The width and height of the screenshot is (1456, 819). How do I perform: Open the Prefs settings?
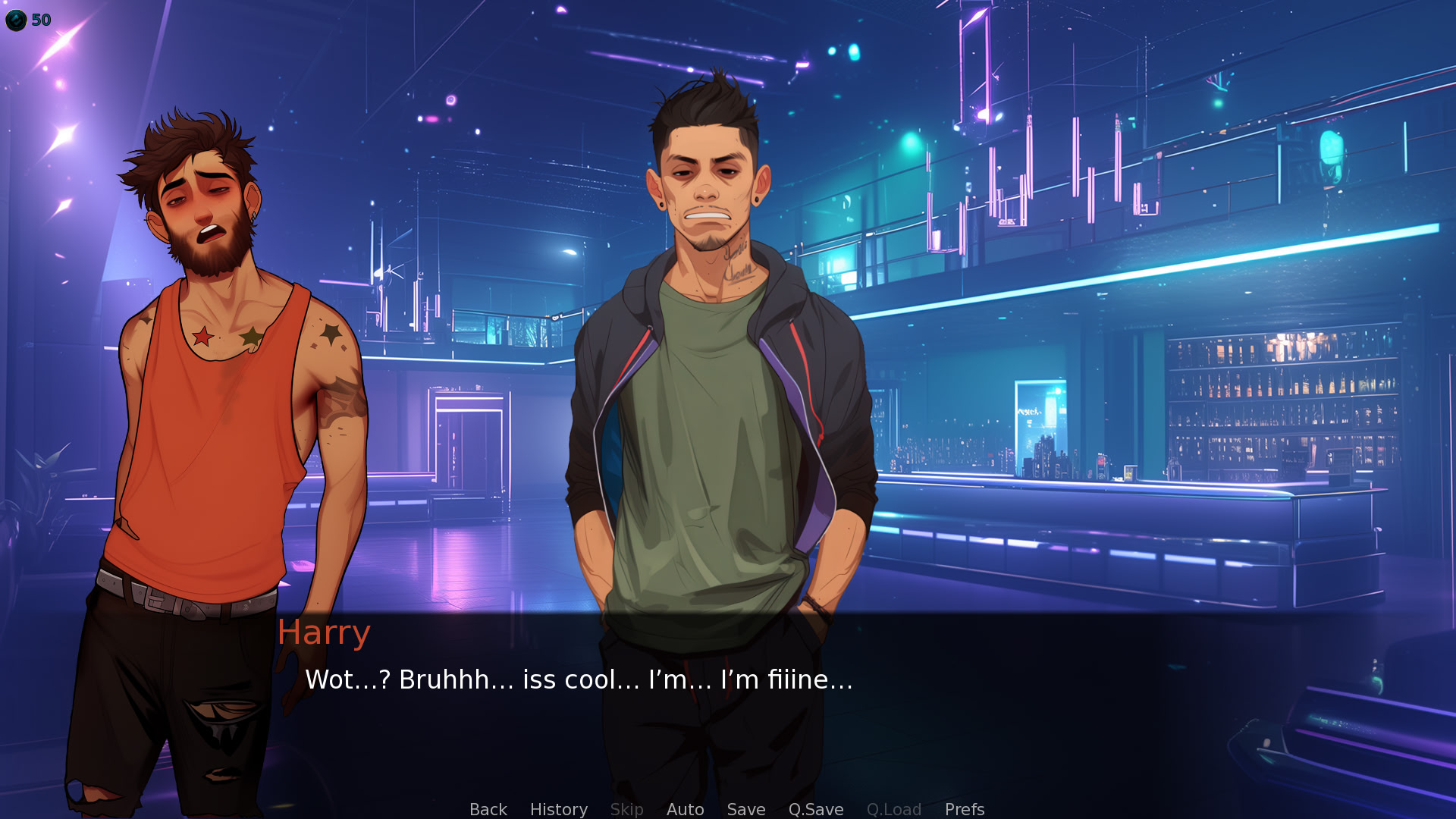(x=964, y=809)
